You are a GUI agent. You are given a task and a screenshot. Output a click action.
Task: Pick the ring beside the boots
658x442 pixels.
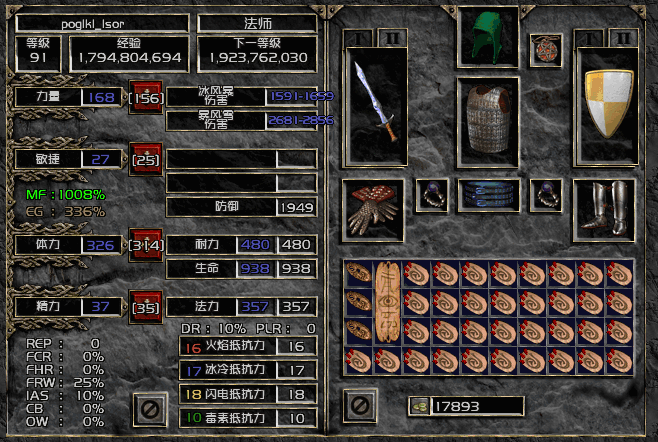click(x=547, y=194)
